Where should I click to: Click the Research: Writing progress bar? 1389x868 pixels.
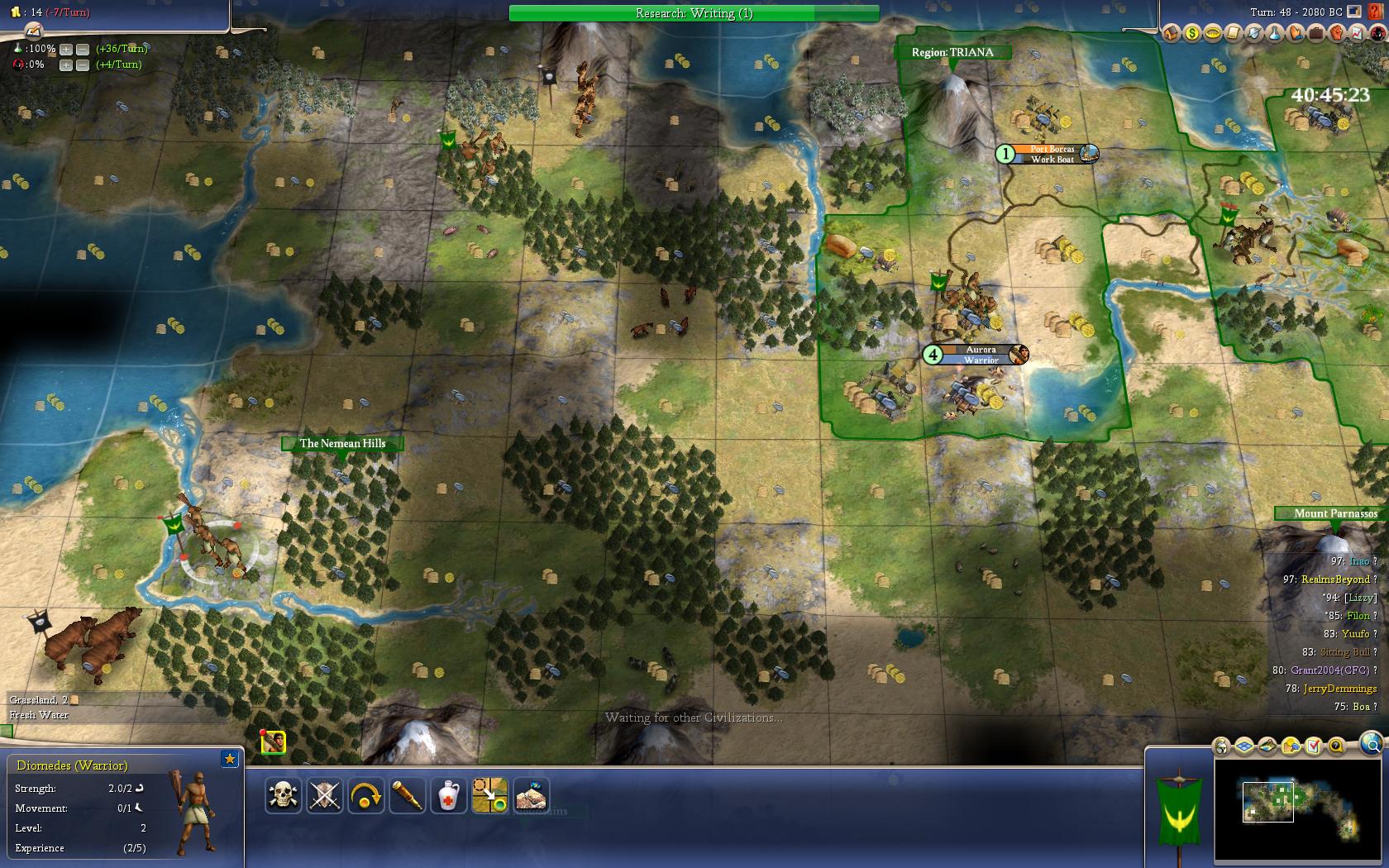click(x=694, y=13)
